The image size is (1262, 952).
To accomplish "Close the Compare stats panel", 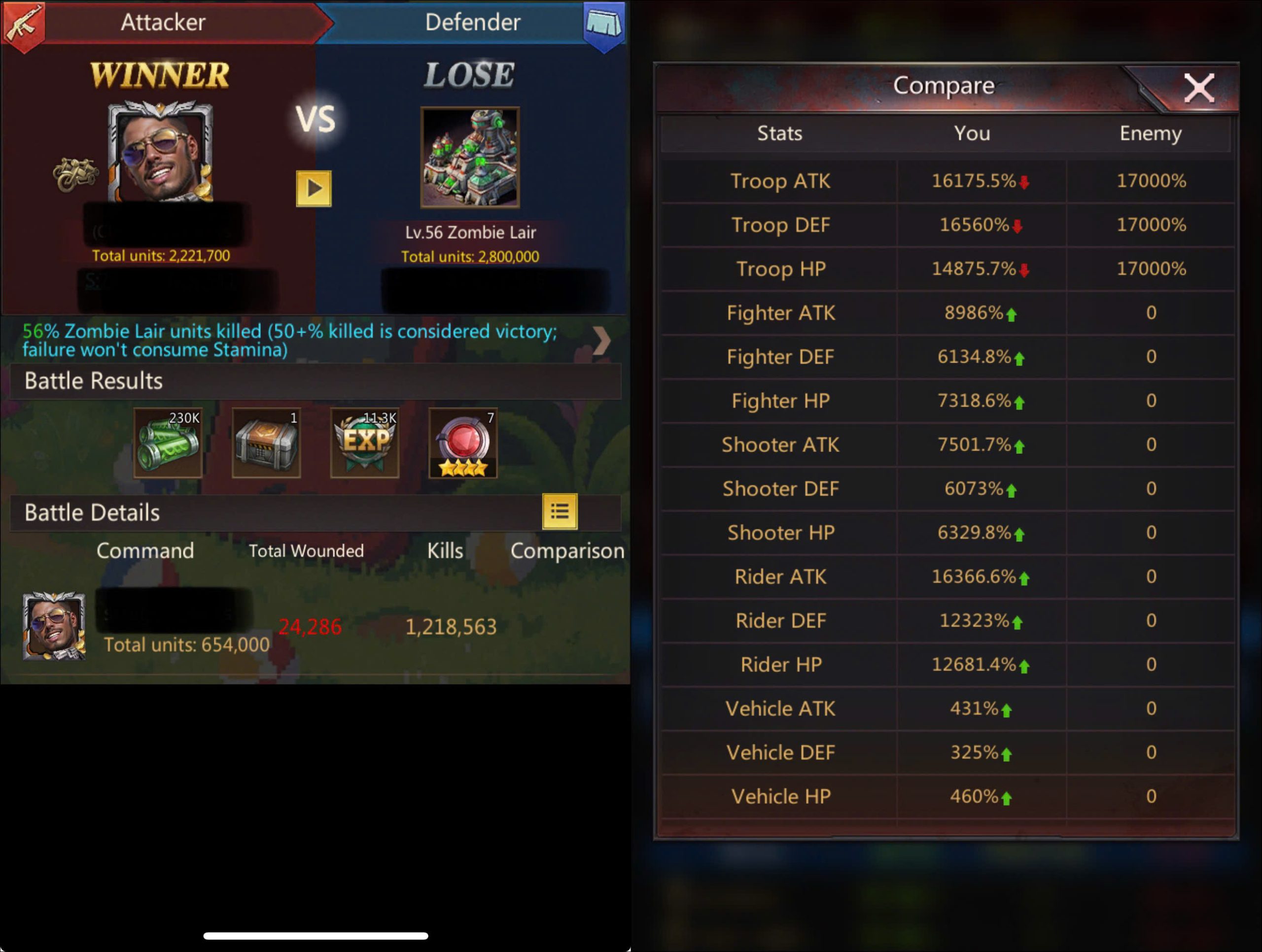I will tap(1199, 88).
